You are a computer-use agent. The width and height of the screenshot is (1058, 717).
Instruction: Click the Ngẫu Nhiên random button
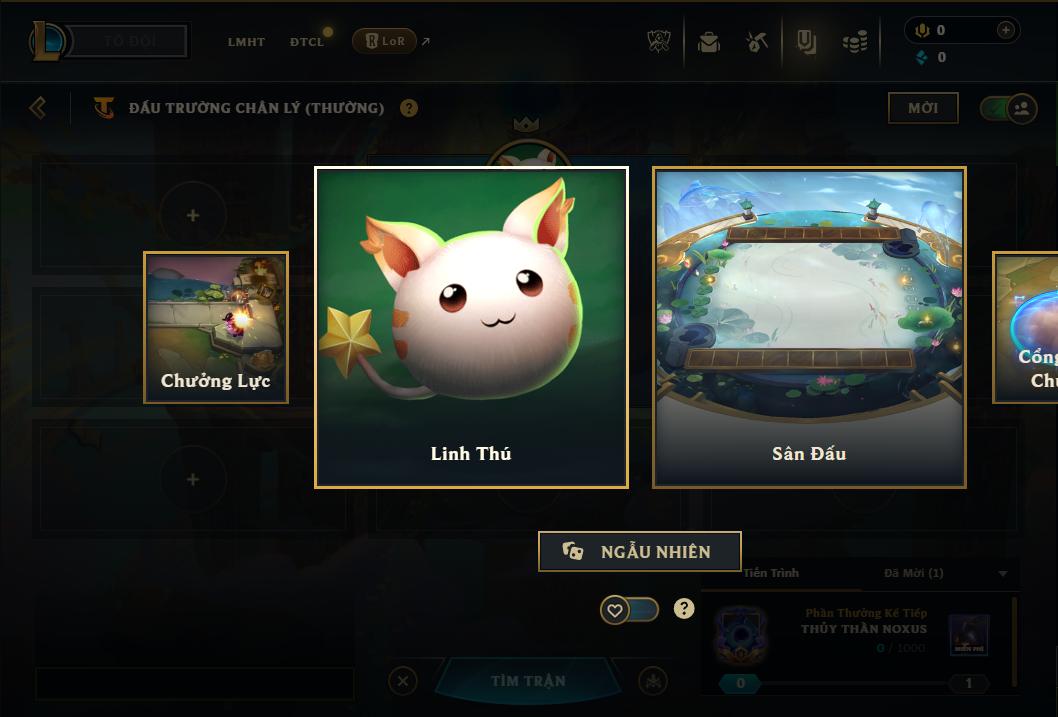tap(640, 551)
